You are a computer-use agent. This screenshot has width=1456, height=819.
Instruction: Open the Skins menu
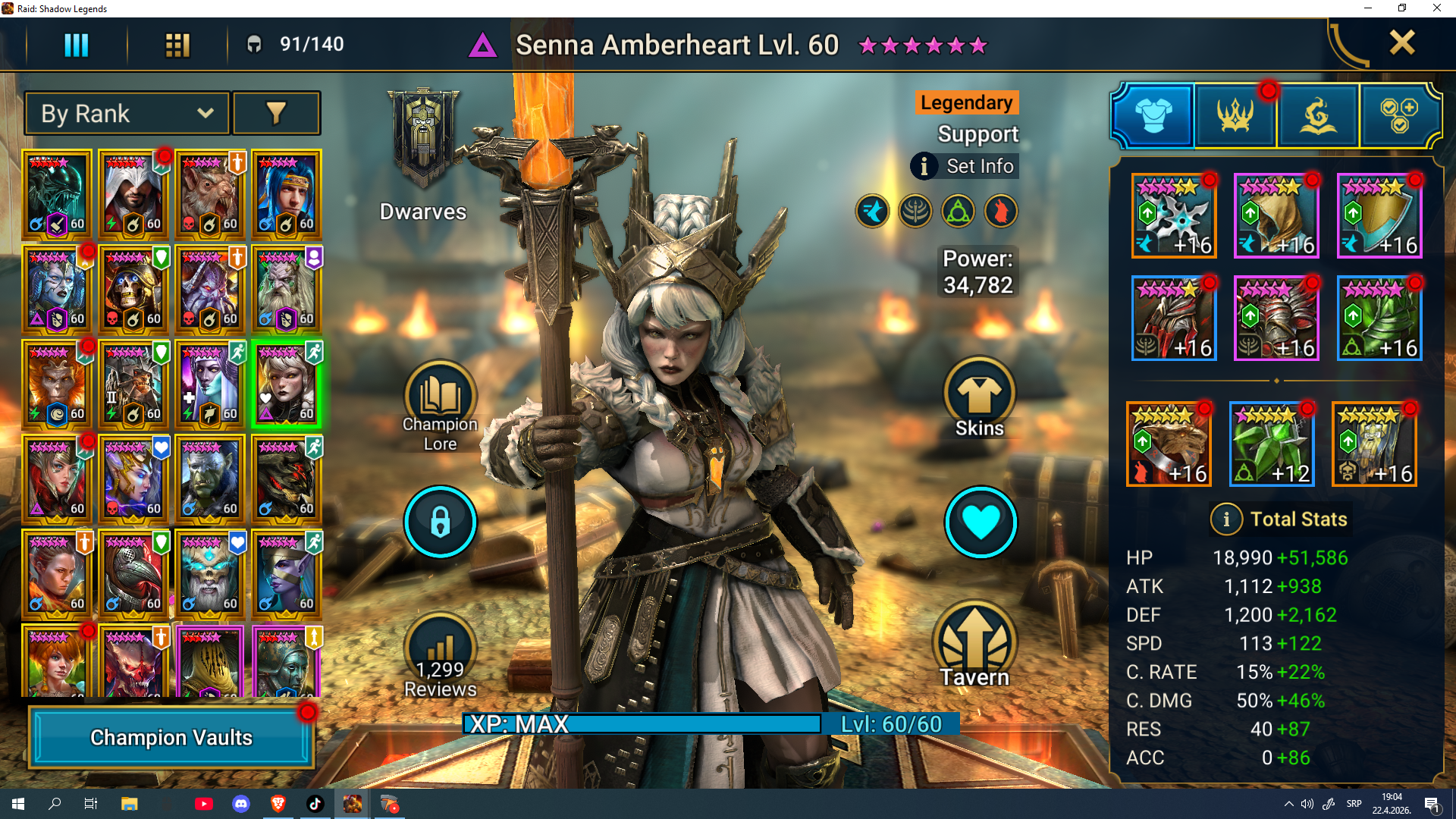pos(979,394)
